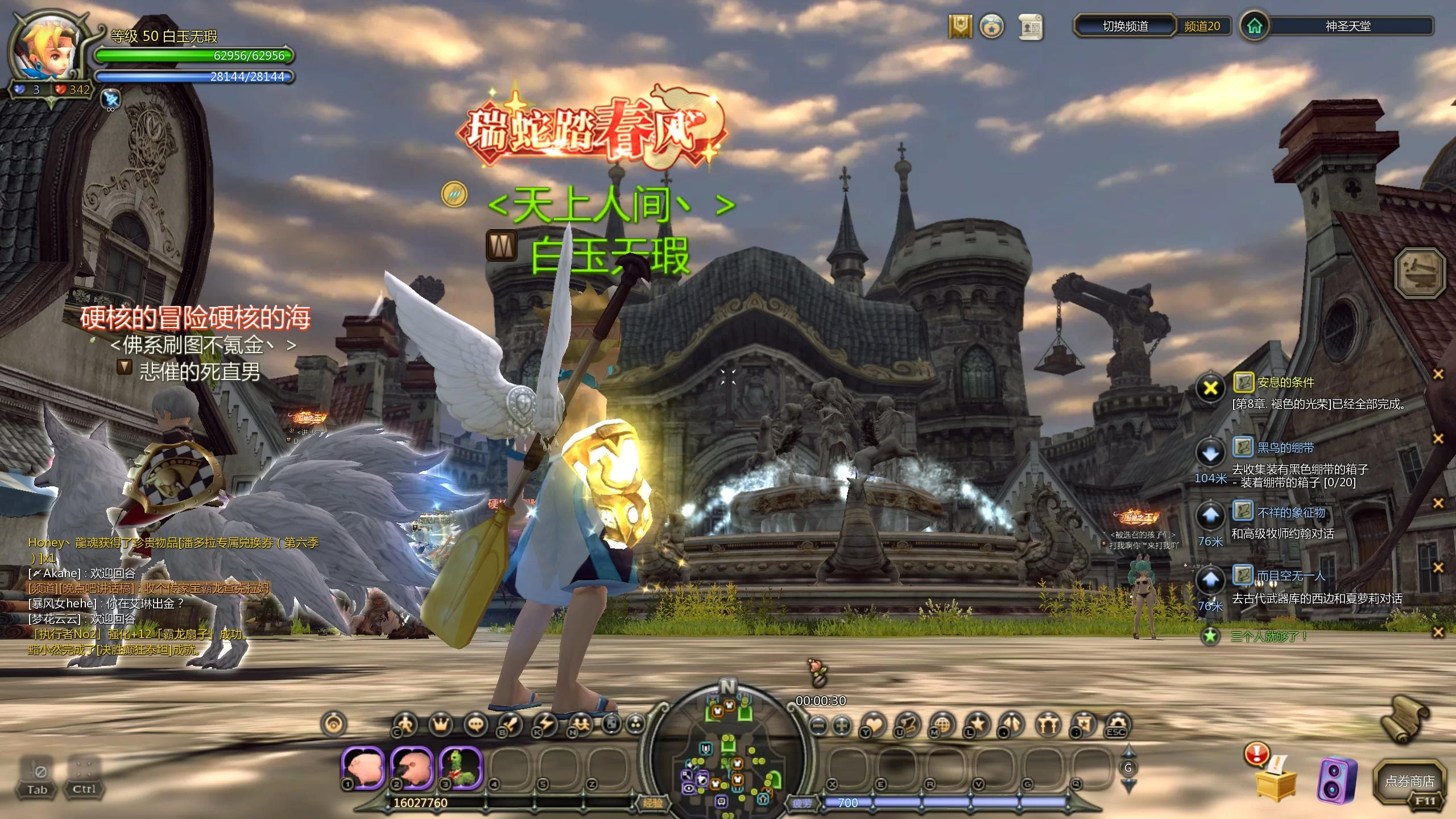Select the pink pig hotbar slot 1
1456x819 pixels.
(x=363, y=768)
